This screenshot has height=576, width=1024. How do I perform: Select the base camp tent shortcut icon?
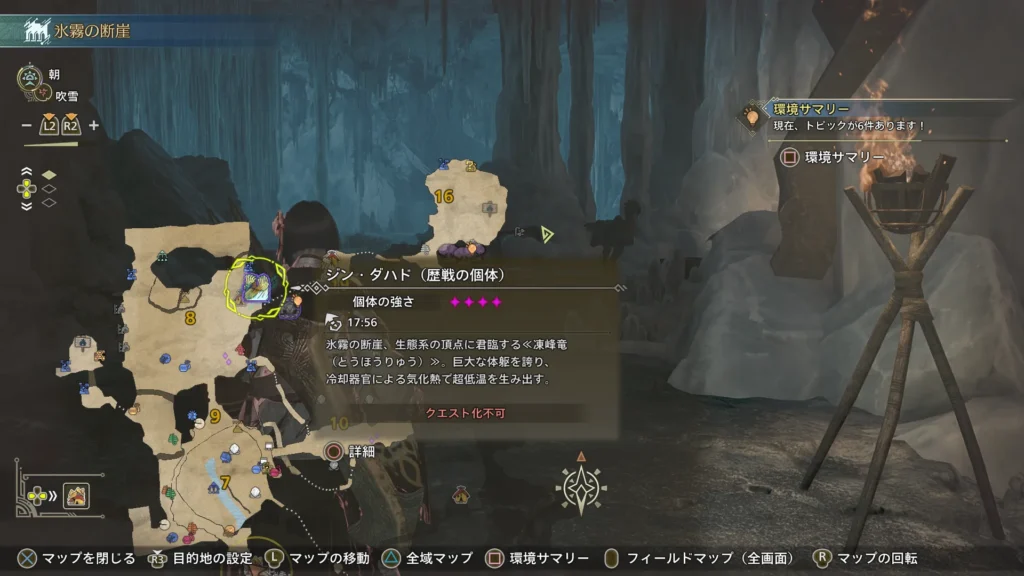pyautogui.click(x=77, y=495)
